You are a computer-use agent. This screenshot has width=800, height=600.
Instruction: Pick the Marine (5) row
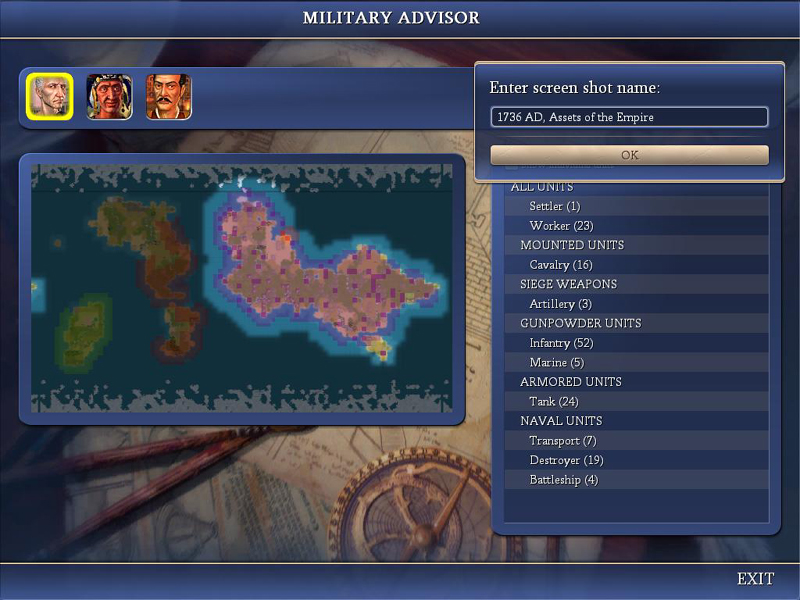tap(556, 362)
